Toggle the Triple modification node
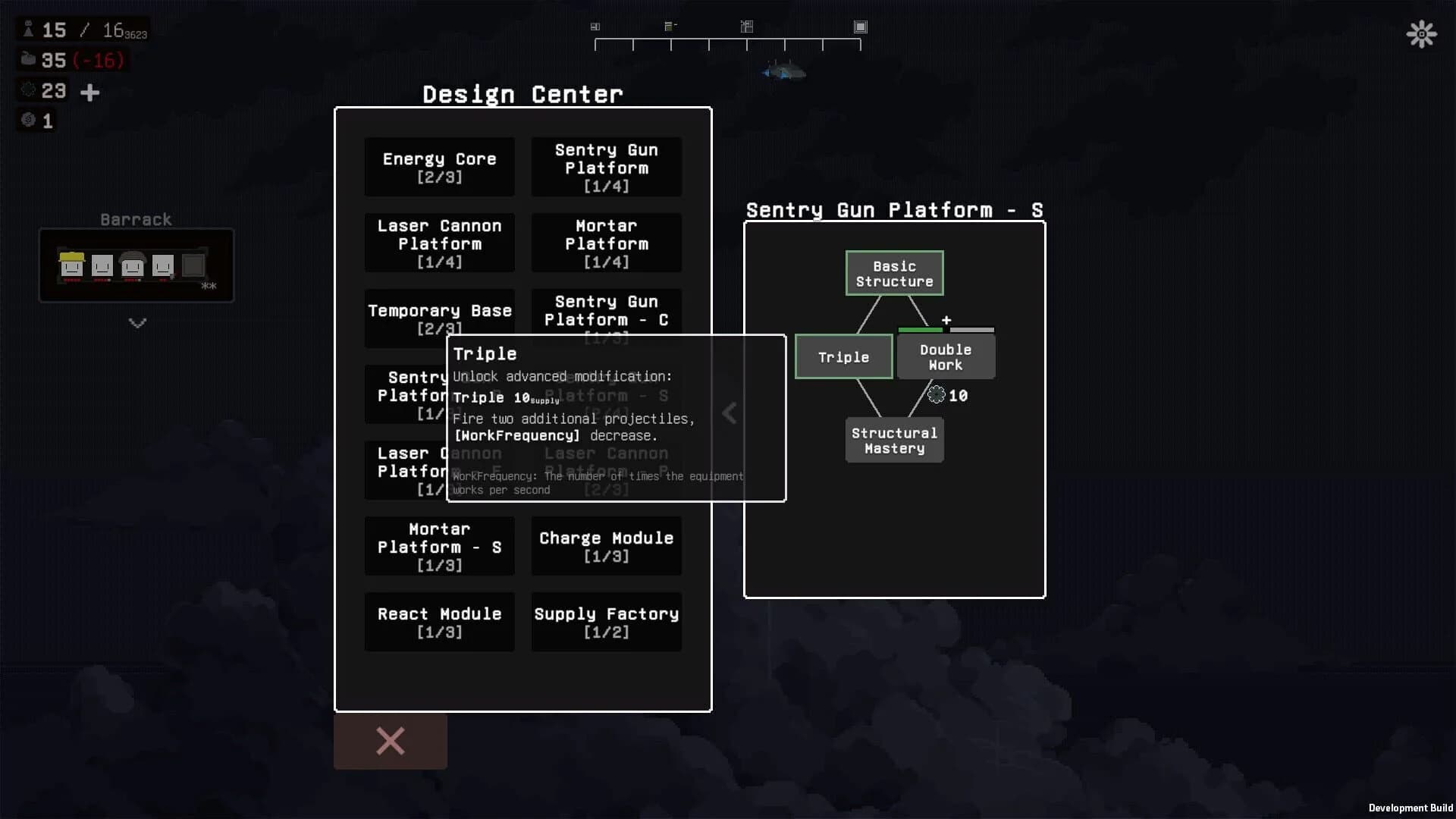 843,356
